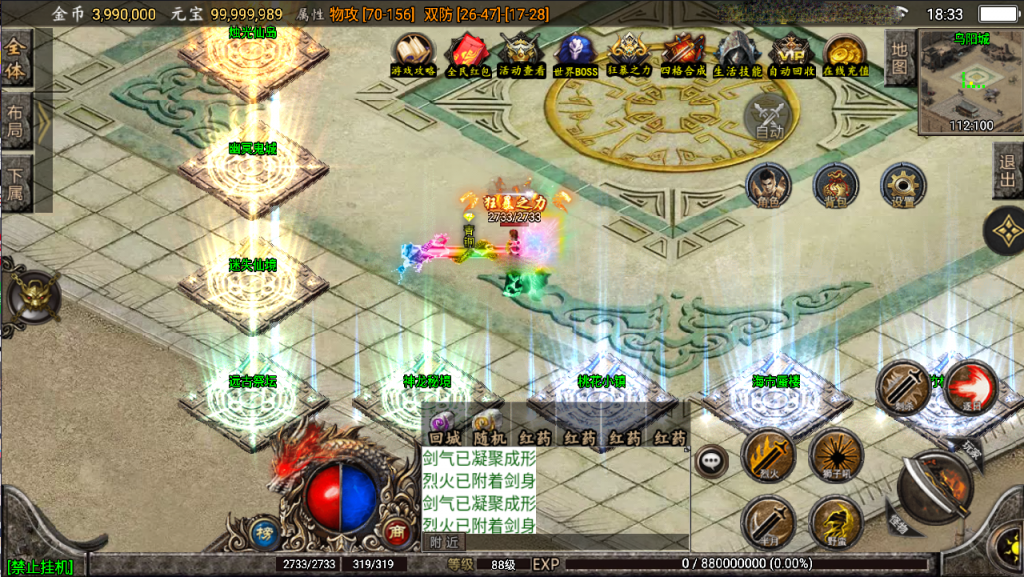Open the 四格合成 crafting icon
The image size is (1024, 577).
click(684, 52)
